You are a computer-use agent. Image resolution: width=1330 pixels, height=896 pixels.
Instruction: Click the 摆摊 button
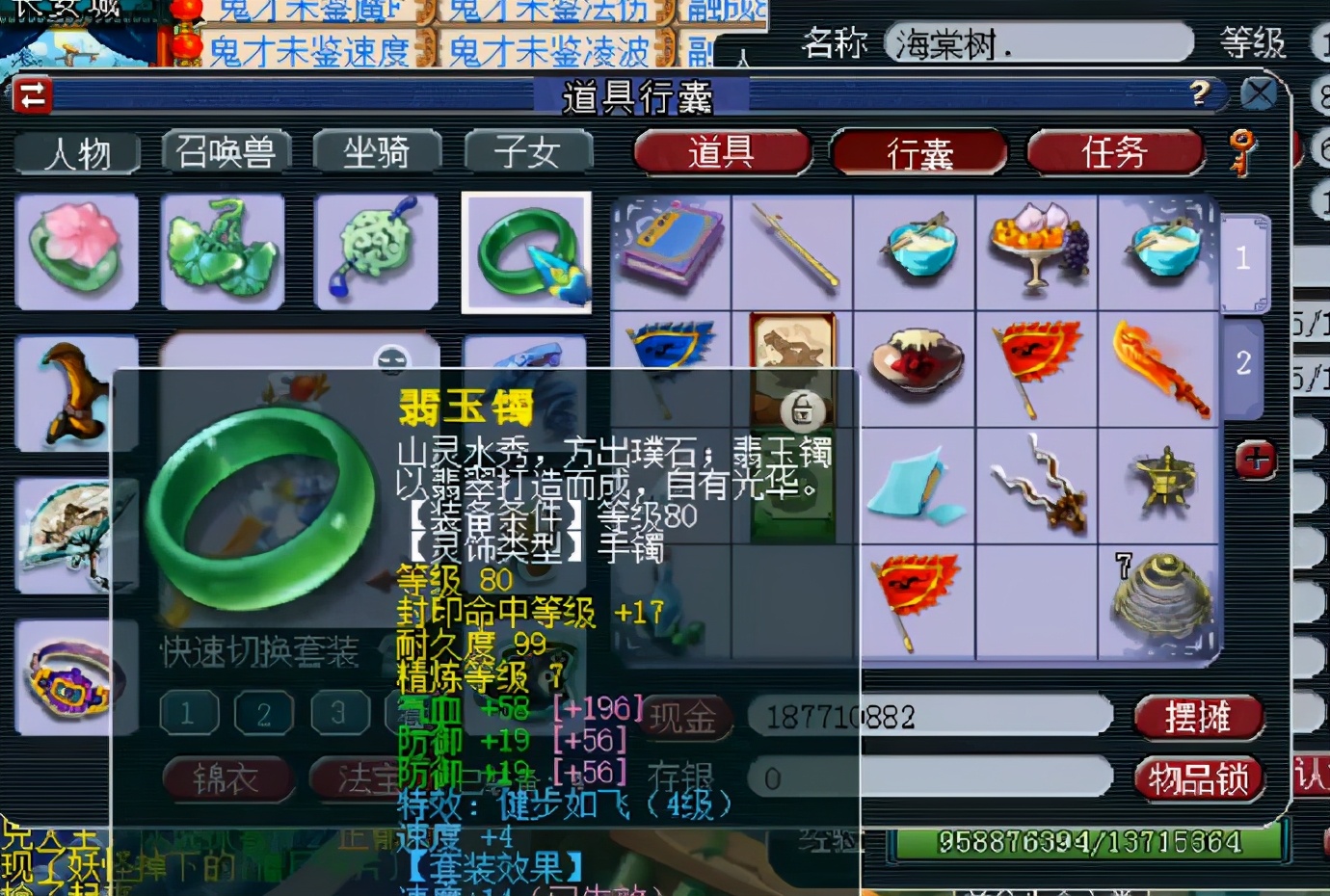click(x=1199, y=717)
